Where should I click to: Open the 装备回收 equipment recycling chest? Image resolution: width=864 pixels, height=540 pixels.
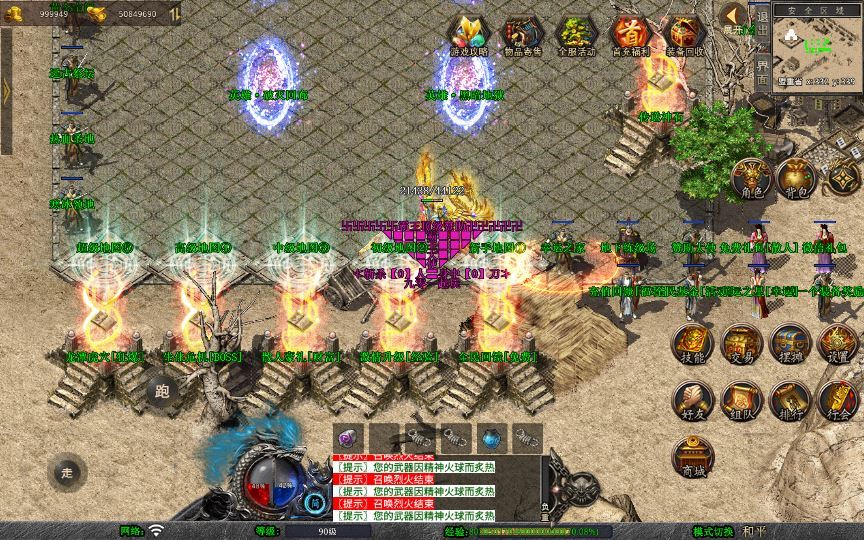(684, 33)
